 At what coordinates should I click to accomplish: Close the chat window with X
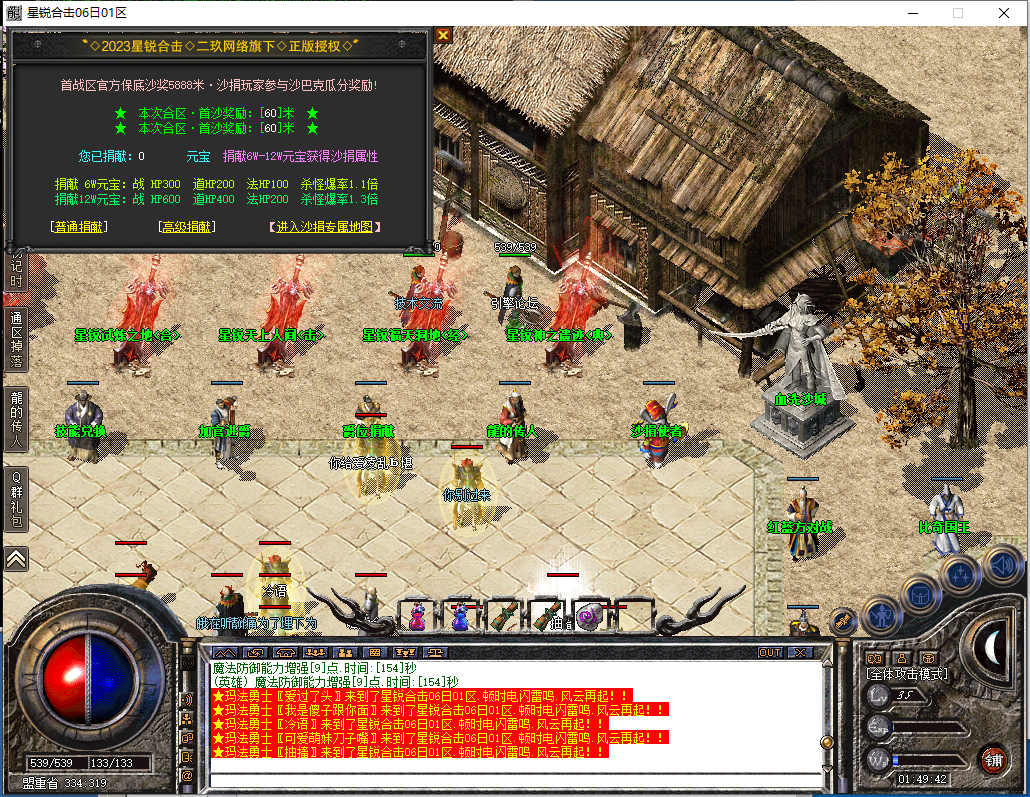pyautogui.click(x=800, y=652)
